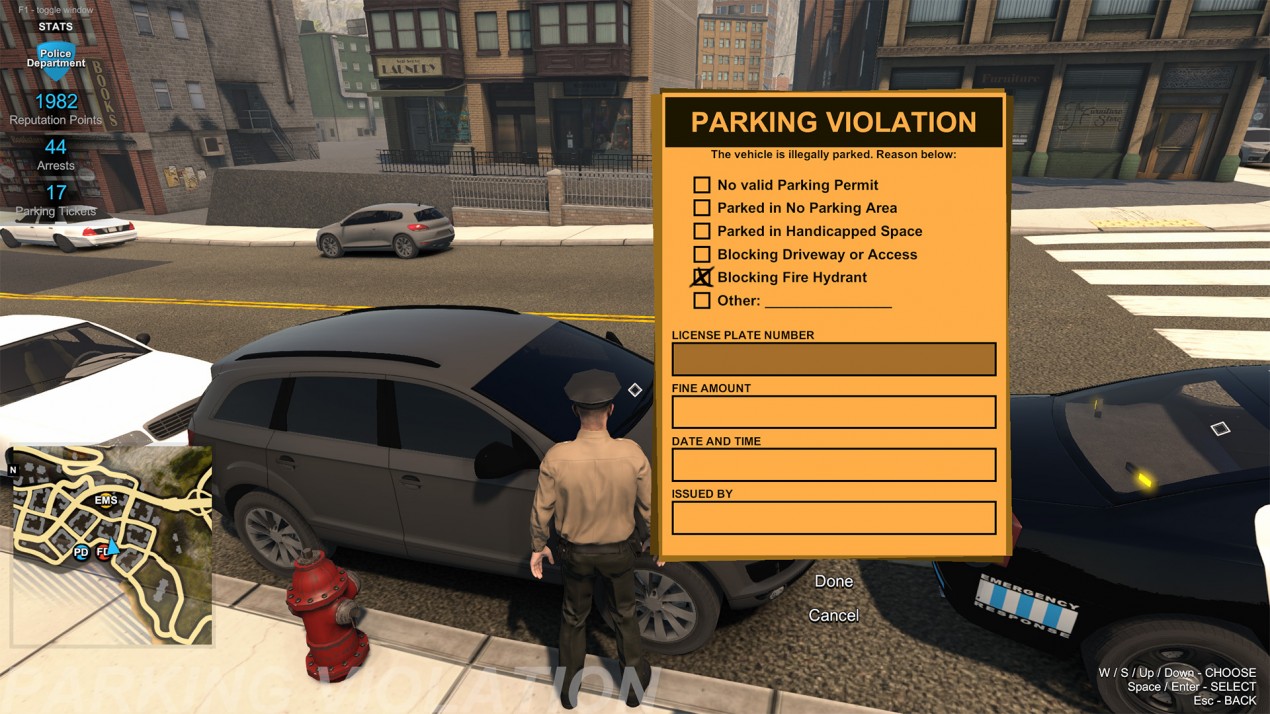Tick the No valid Parking Permit checkbox
The image size is (1270, 714).
[702, 185]
